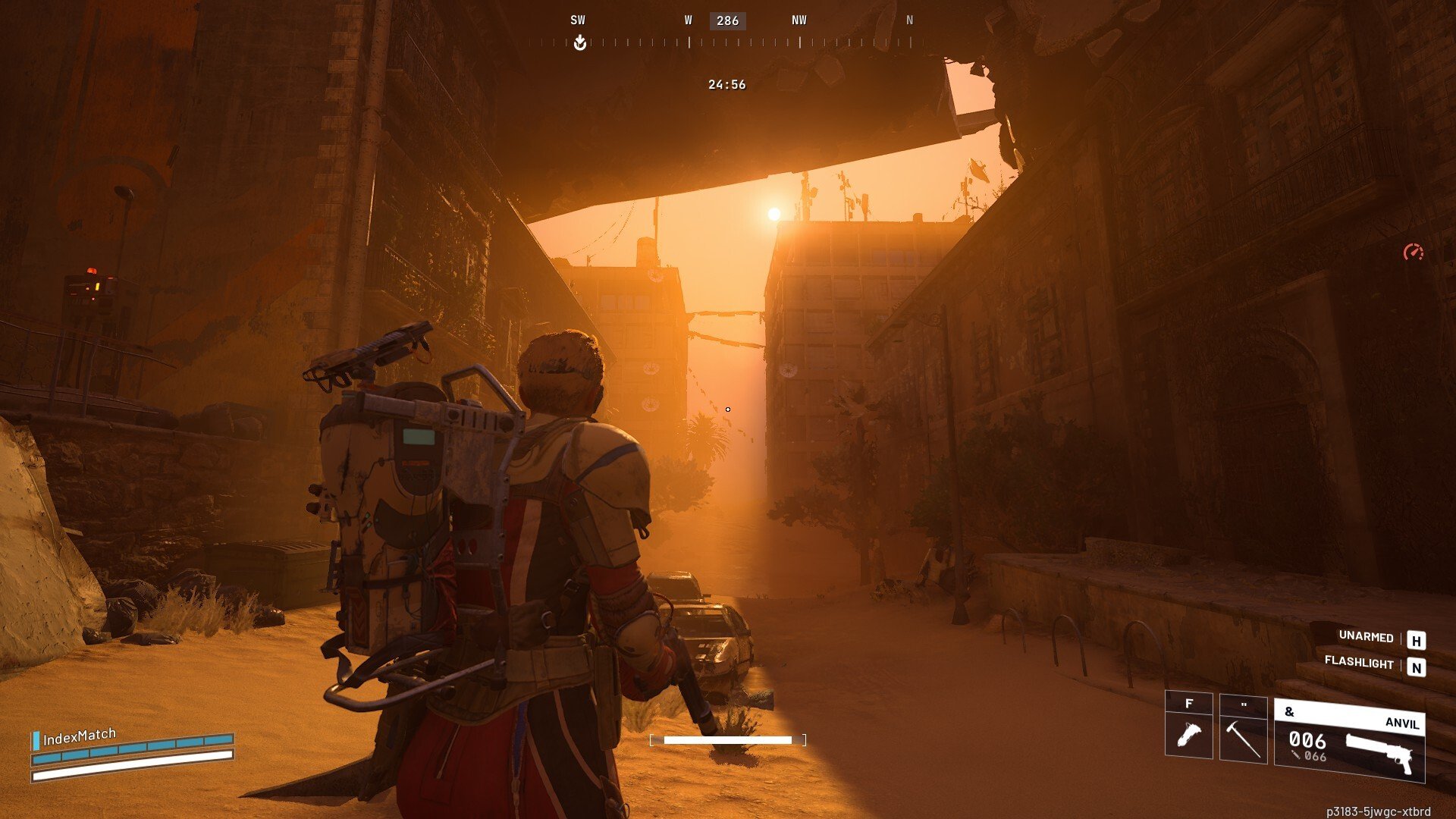
Task: Click the red gauge icon on the right edge
Action: click(x=1413, y=253)
